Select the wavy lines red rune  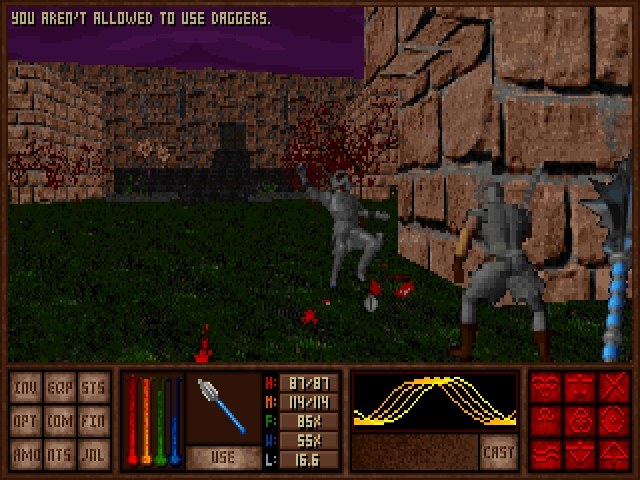point(547,453)
